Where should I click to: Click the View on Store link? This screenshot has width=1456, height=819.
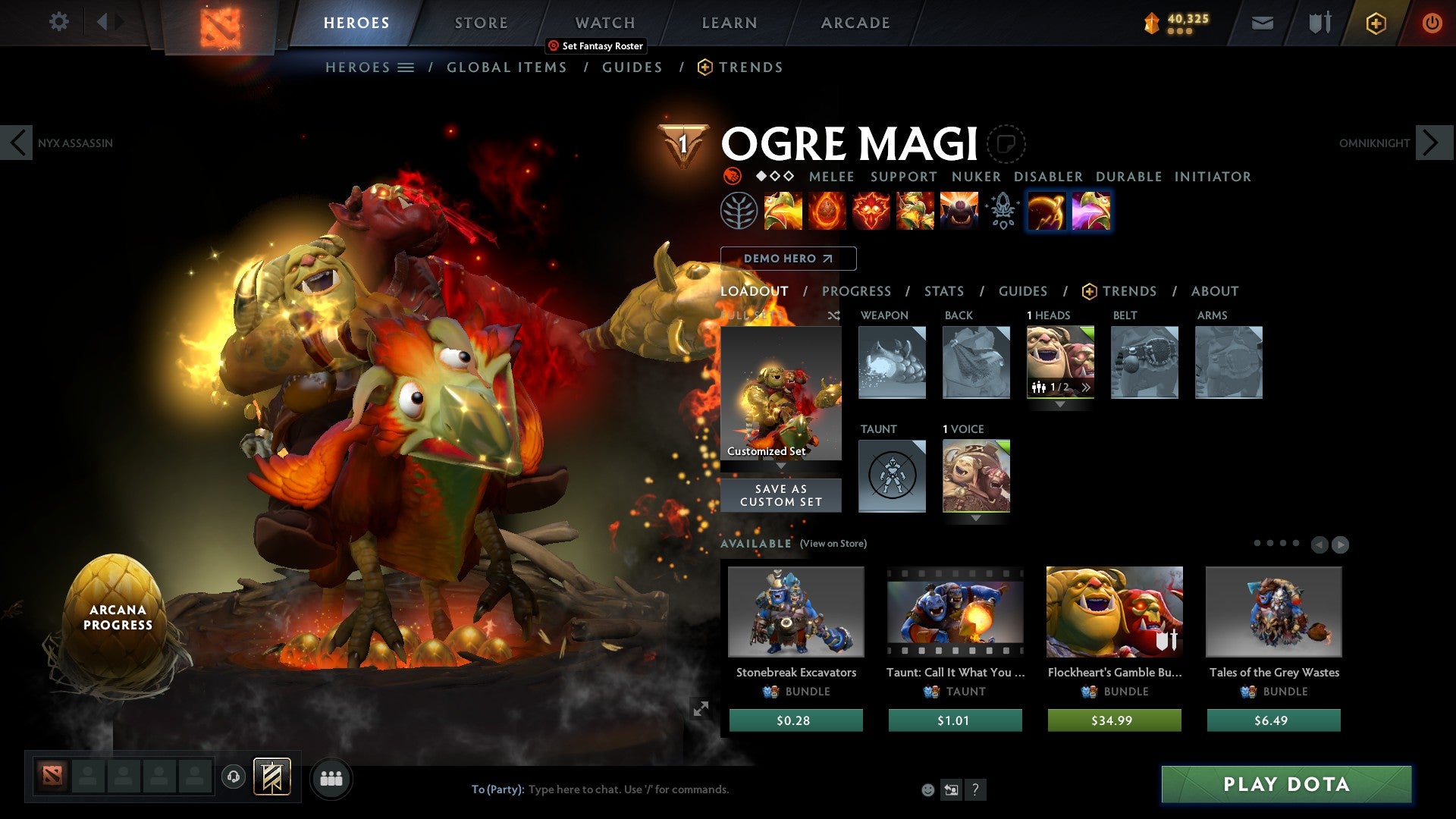coord(832,544)
